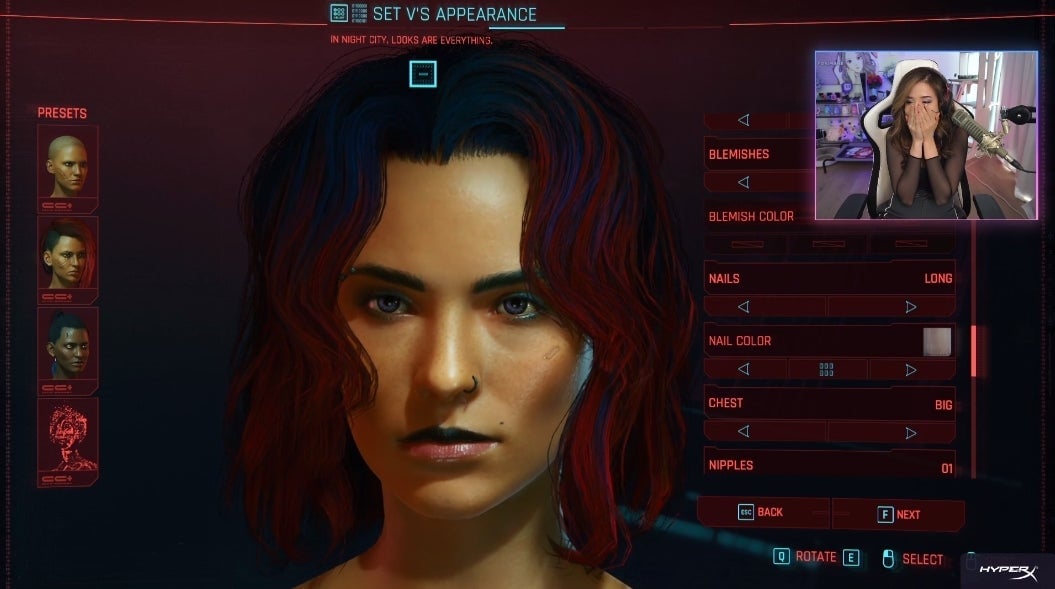
Task: Continue with the Next button
Action: point(898,514)
